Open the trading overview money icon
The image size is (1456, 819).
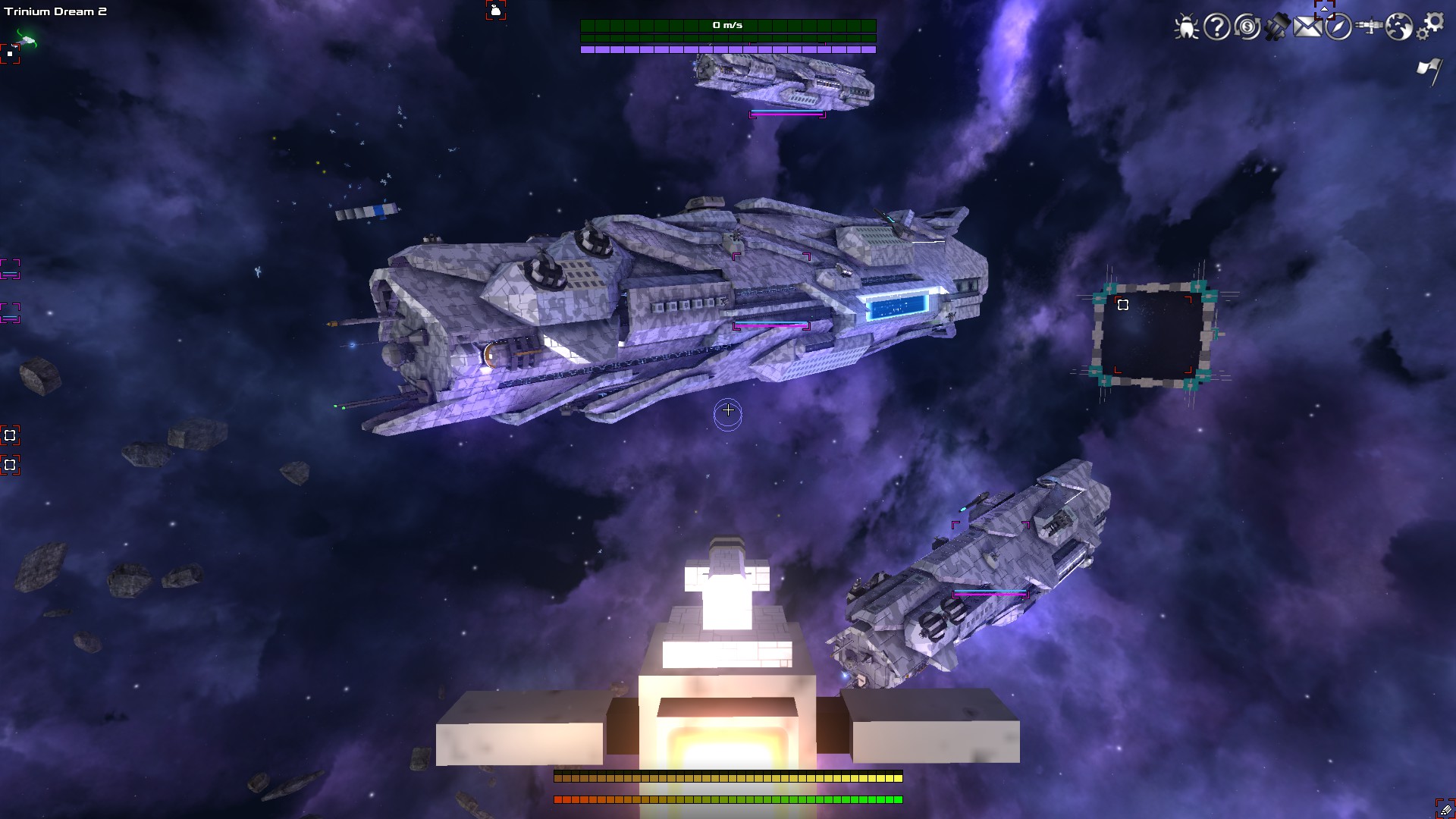[x=1246, y=27]
